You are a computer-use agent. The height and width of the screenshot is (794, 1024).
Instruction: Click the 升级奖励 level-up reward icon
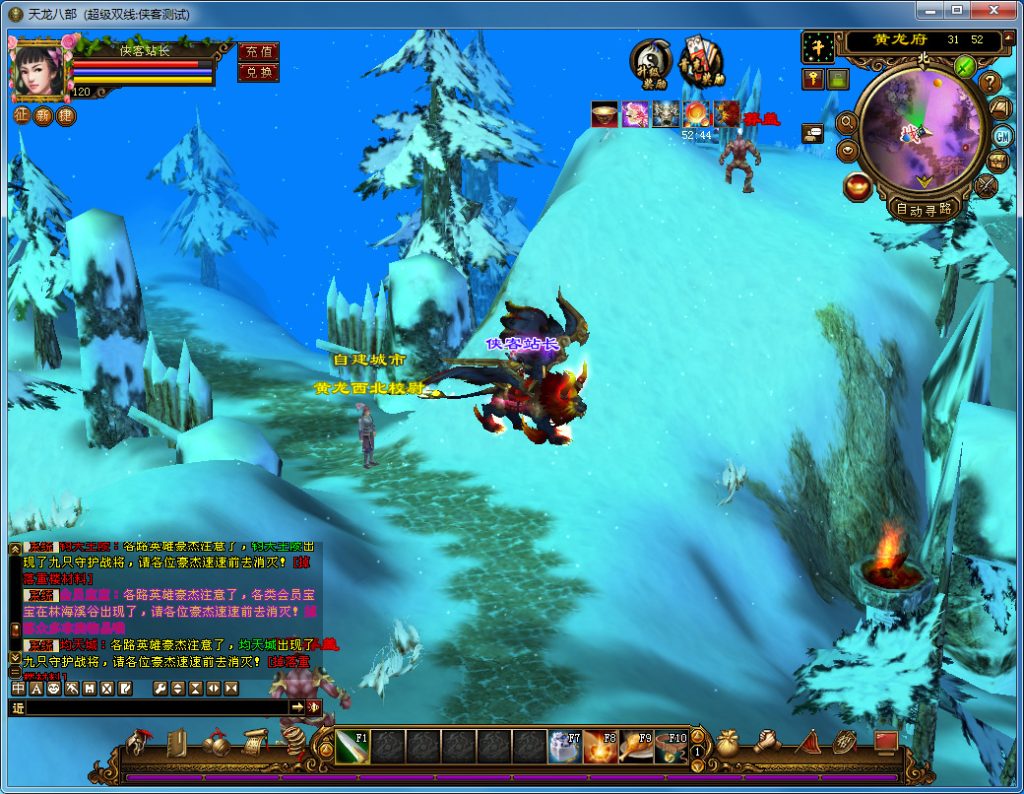click(x=650, y=64)
